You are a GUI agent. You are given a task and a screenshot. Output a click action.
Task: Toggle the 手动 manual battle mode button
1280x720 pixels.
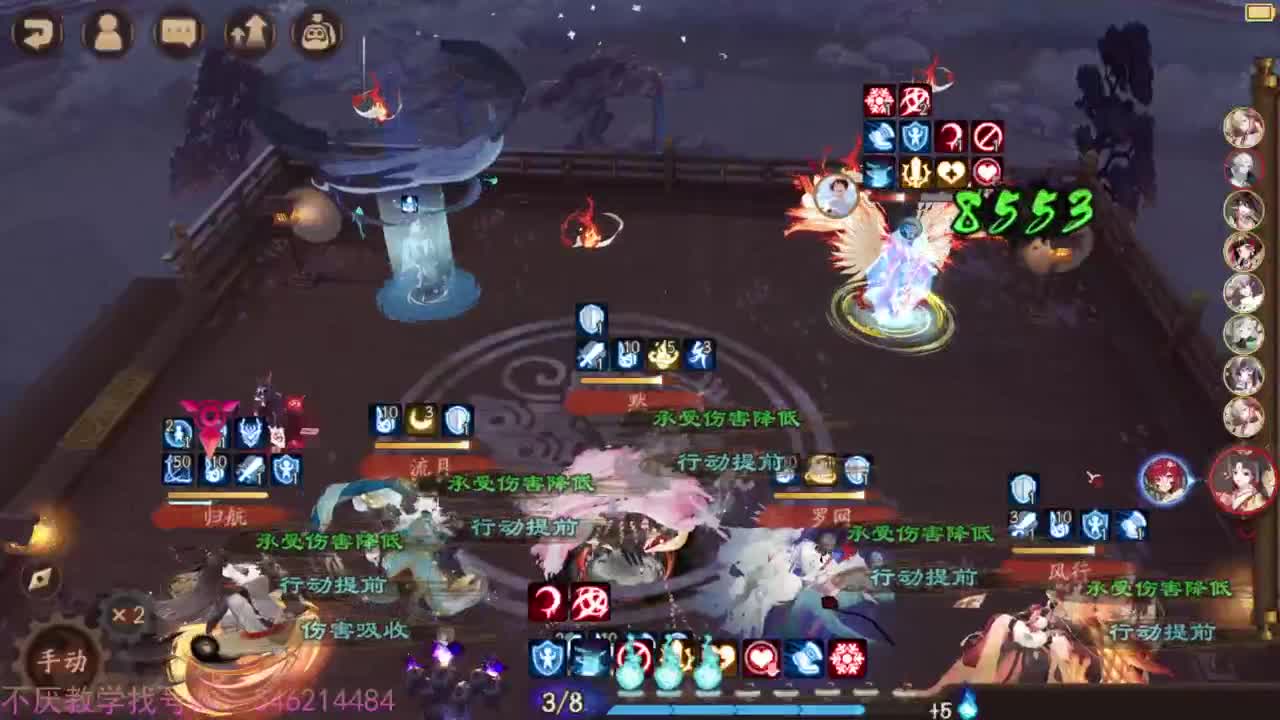point(60,660)
